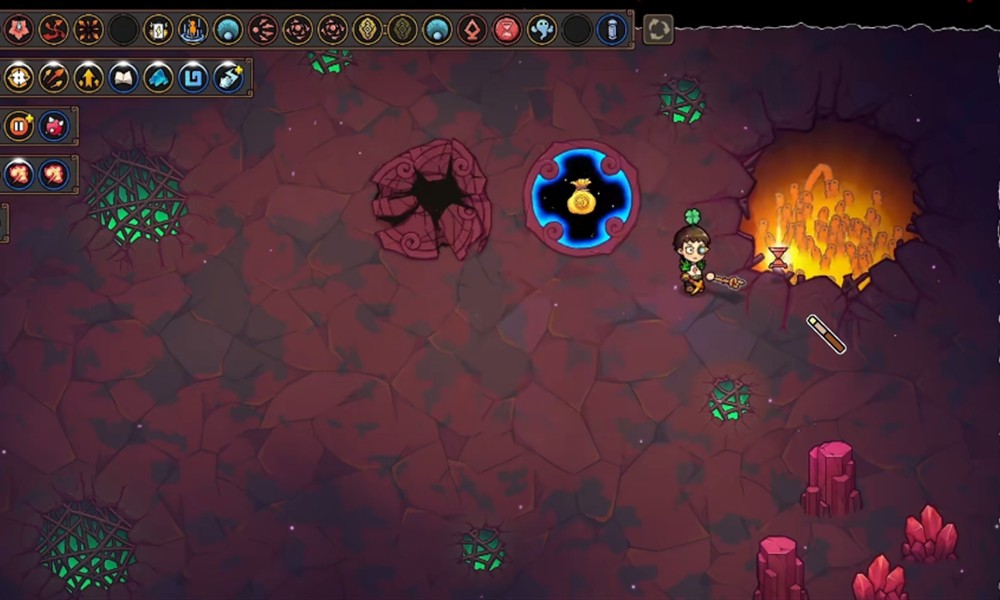1000x600 pixels.
Task: Activate the red hourglass rune
Action: 507,29
